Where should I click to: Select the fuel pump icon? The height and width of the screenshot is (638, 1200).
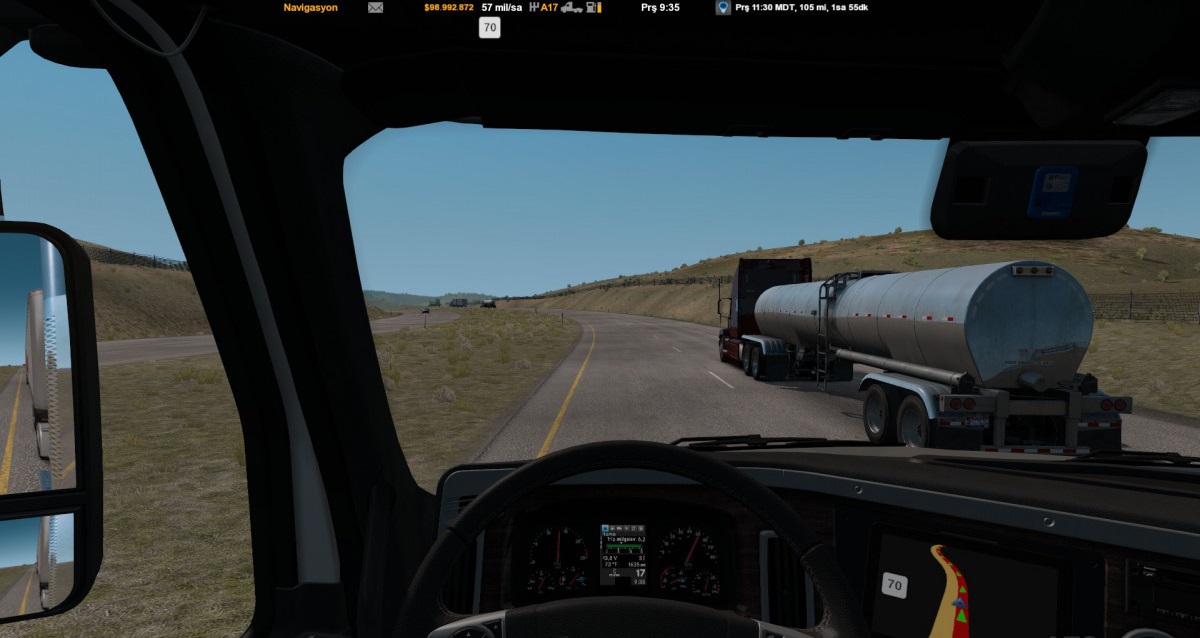pos(593,7)
